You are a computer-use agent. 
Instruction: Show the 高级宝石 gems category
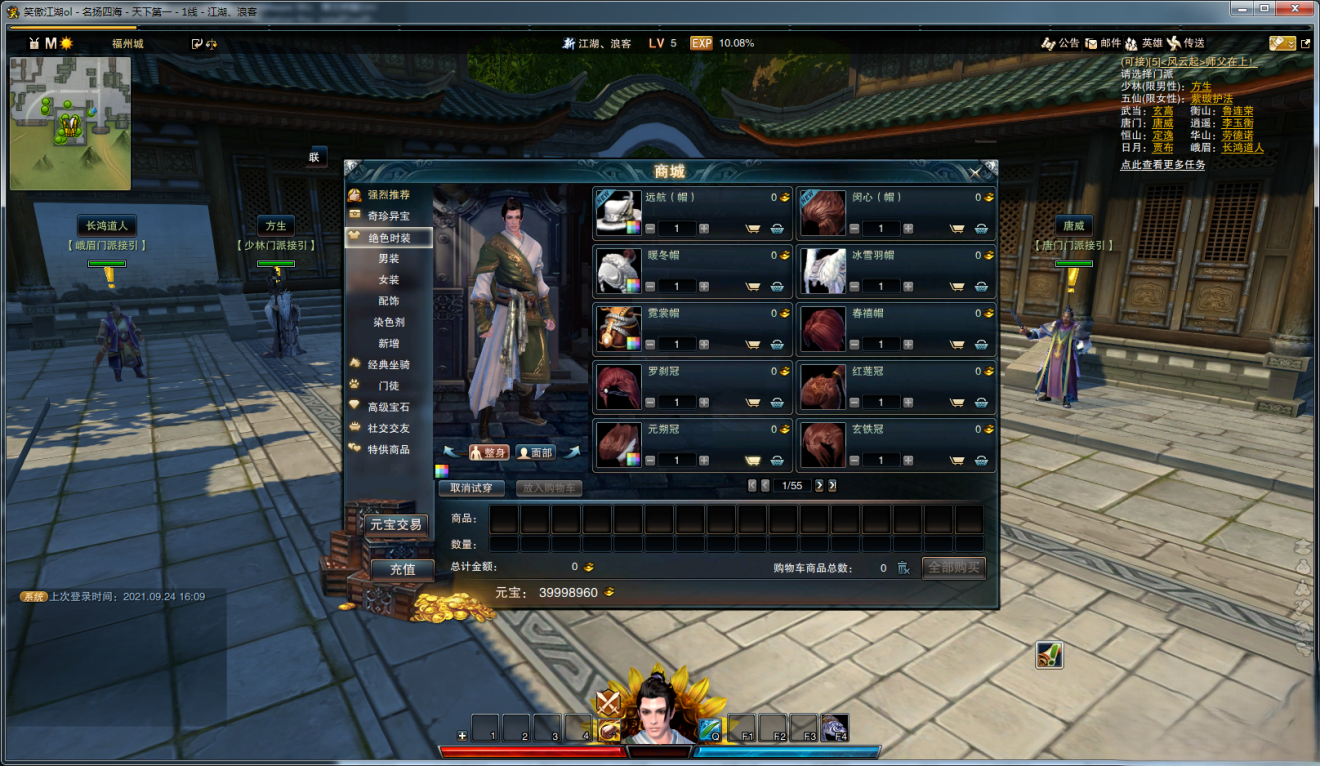(388, 407)
